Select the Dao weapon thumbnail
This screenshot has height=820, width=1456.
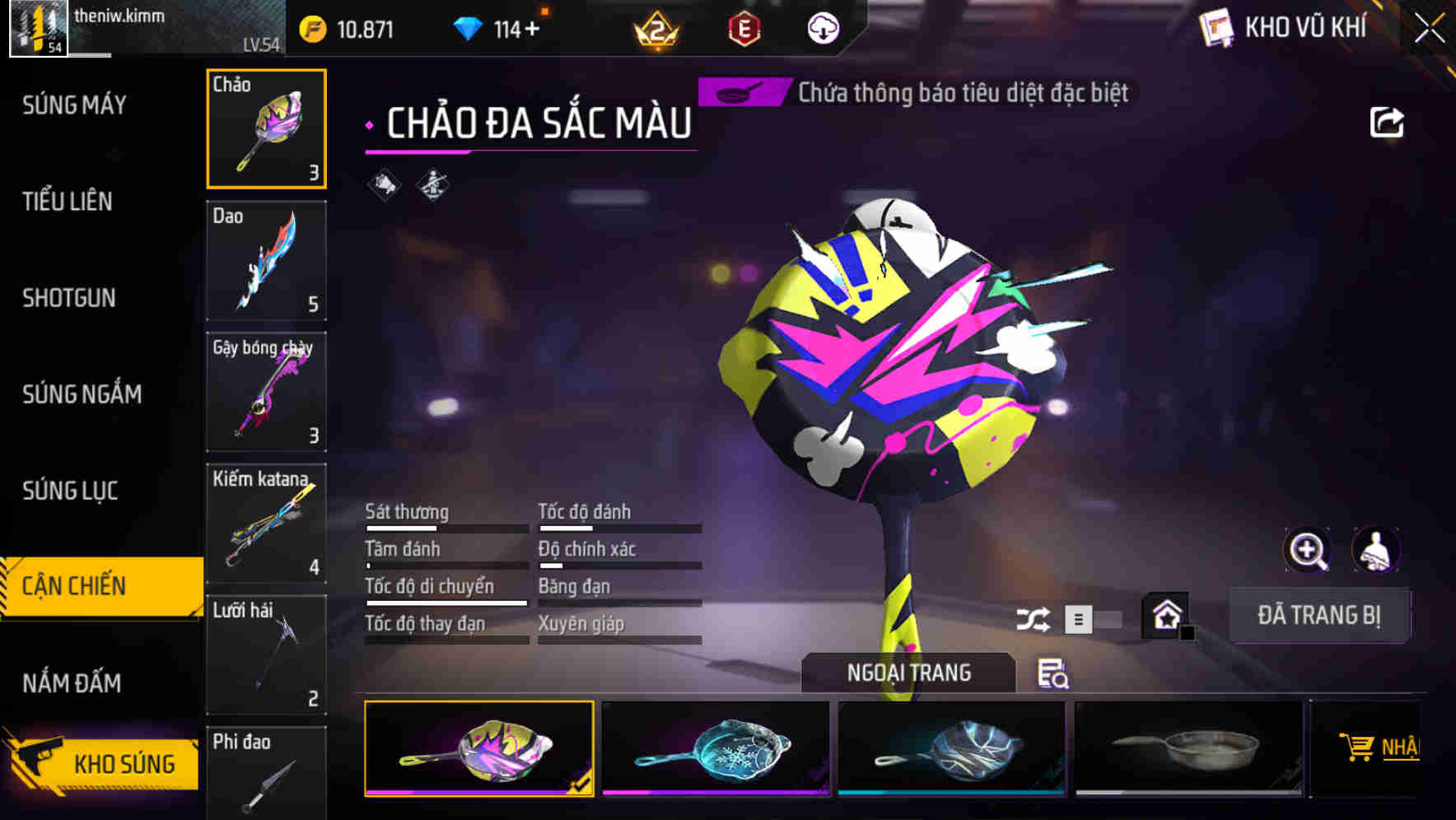(266, 260)
